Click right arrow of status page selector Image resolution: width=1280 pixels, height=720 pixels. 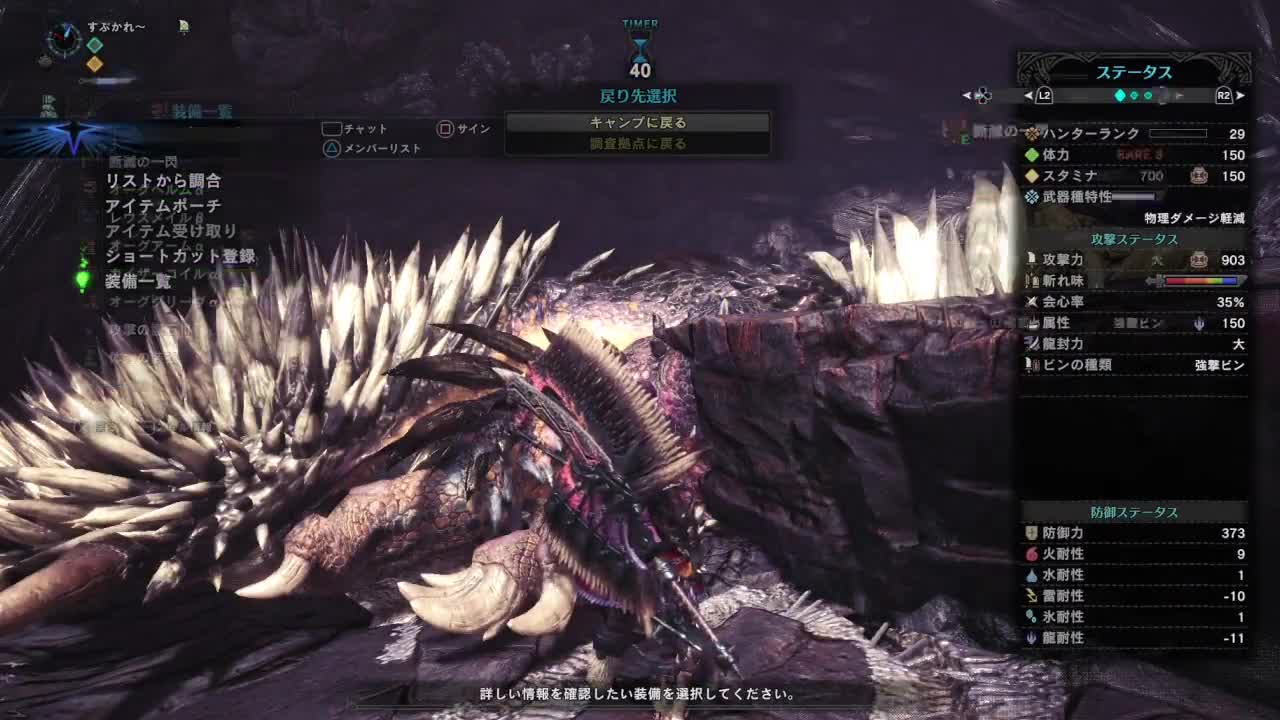1241,96
